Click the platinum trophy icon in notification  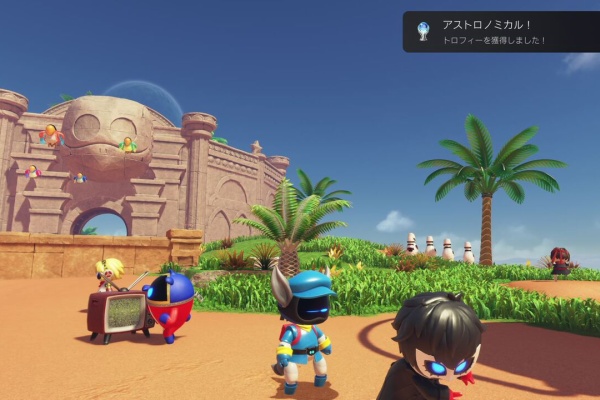pos(423,31)
